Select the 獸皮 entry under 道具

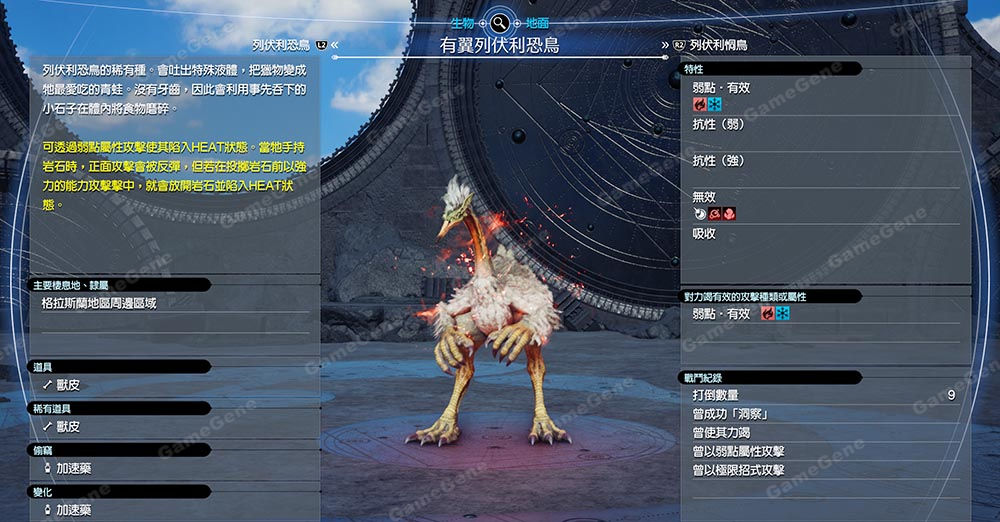pyautogui.click(x=68, y=385)
